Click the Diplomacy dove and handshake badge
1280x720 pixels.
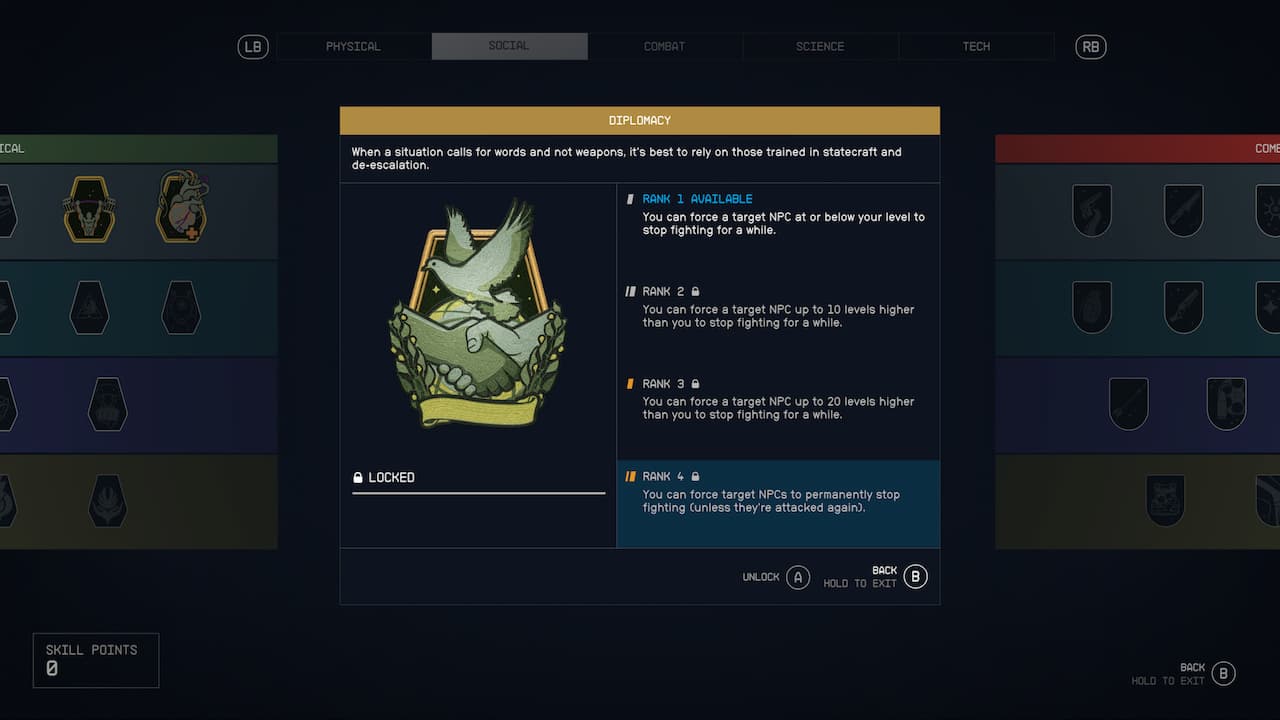477,315
